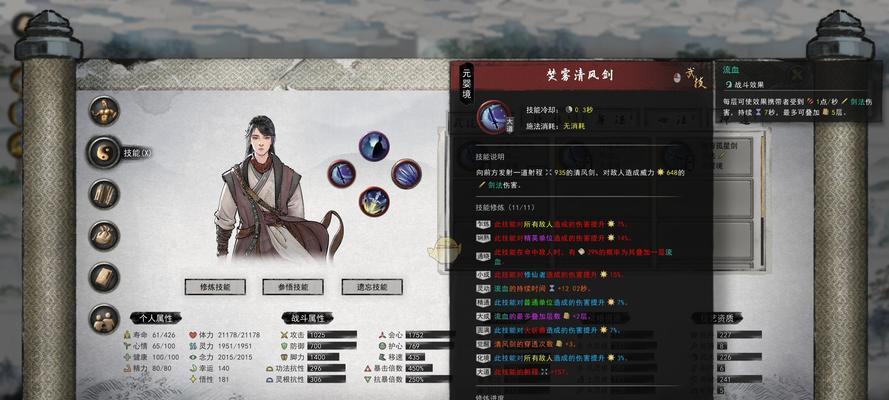Viewport: 889px width, 400px height.
Task: Select the yellow-blue burst skill orb
Action: (374, 202)
